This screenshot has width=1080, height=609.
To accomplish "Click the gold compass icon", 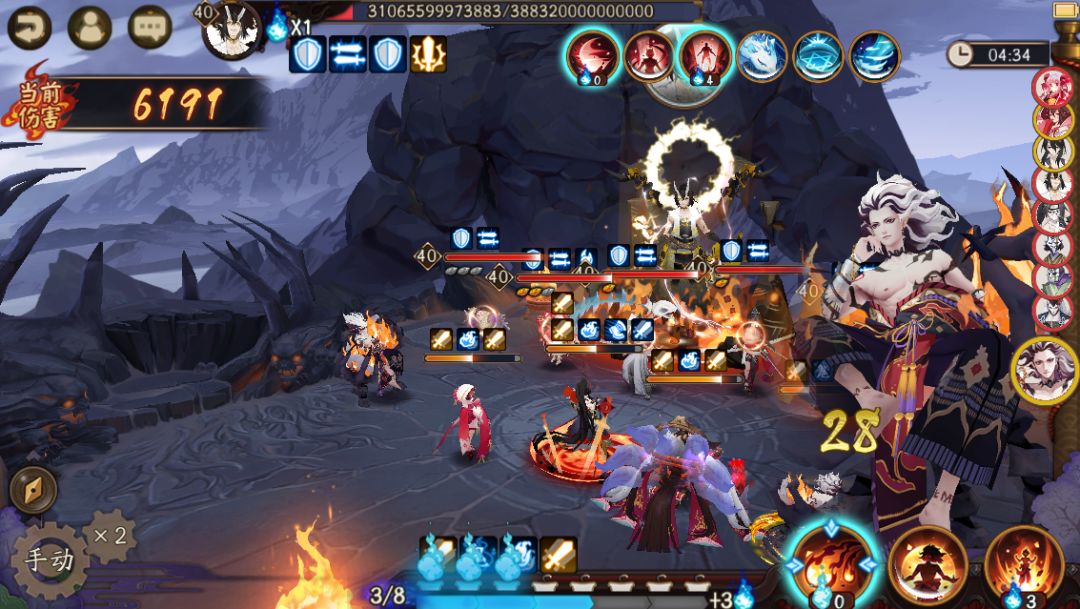I will coord(33,490).
